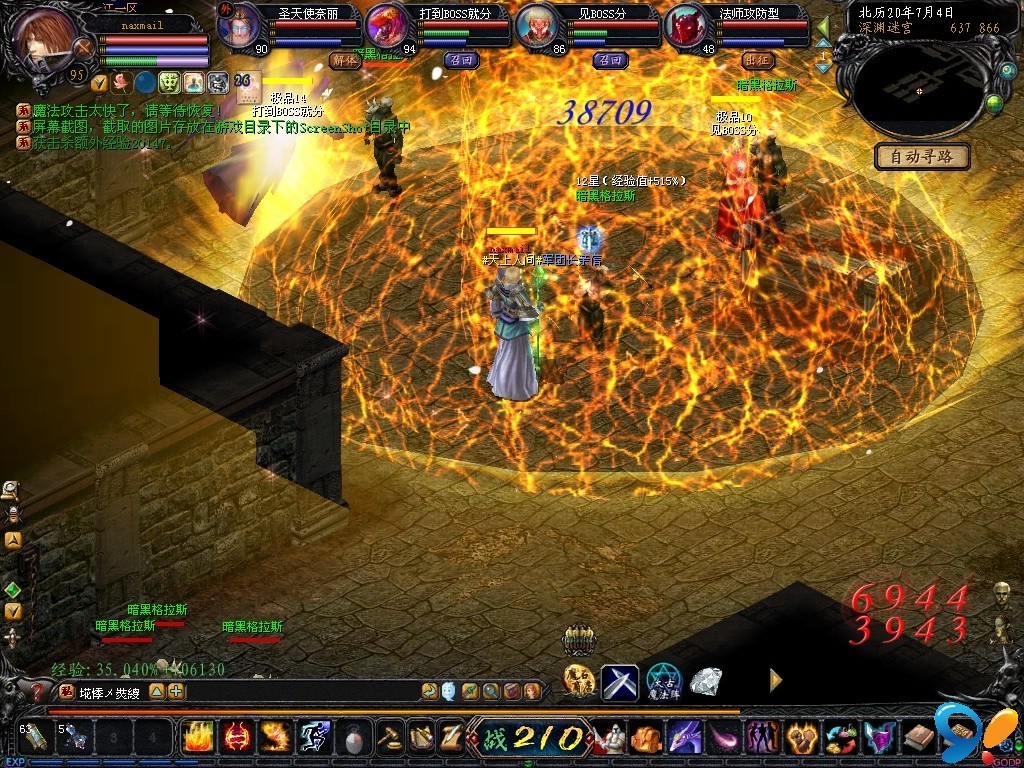Open the red question mark help button

[x=38, y=692]
